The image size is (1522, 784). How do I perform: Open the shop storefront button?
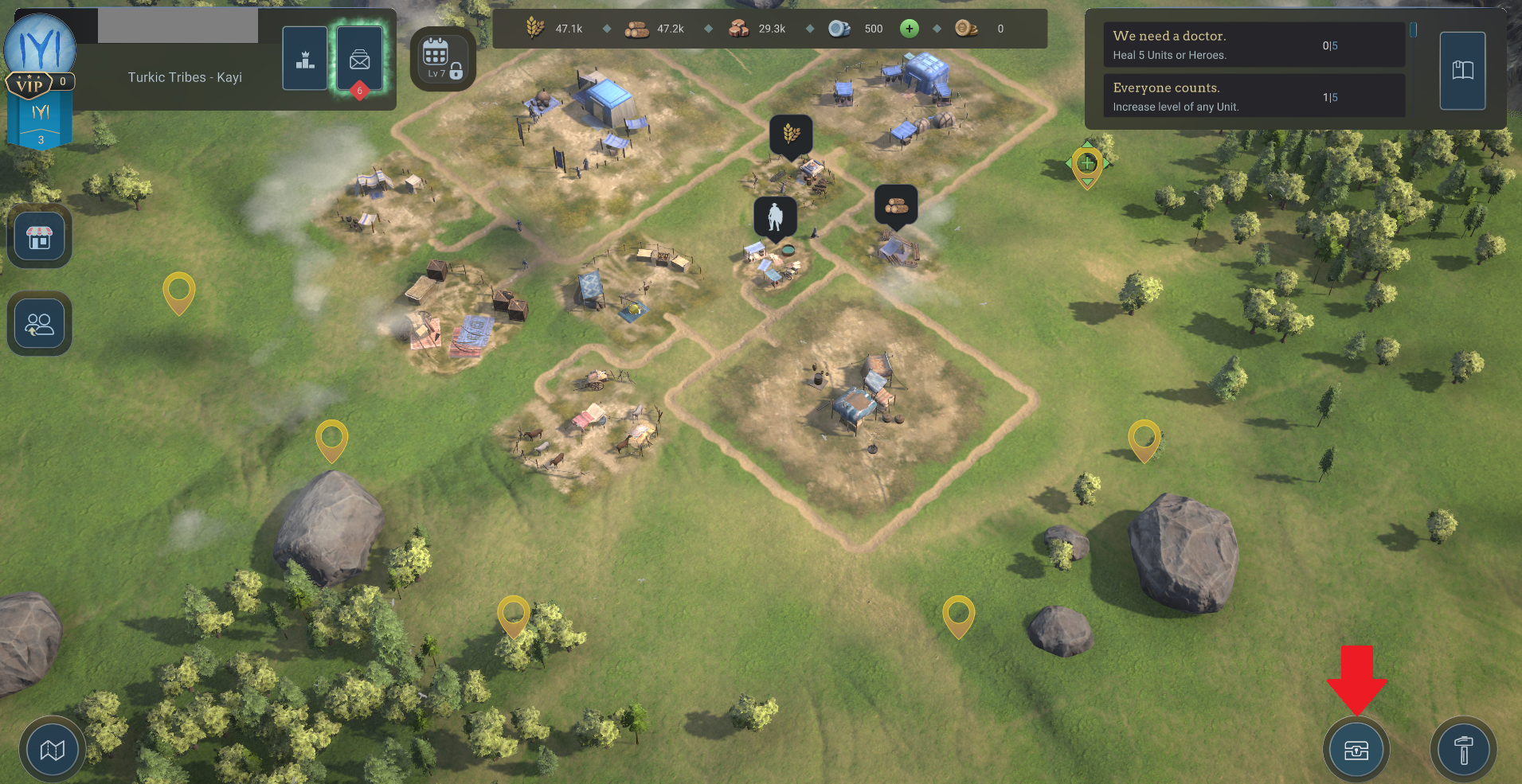point(40,236)
